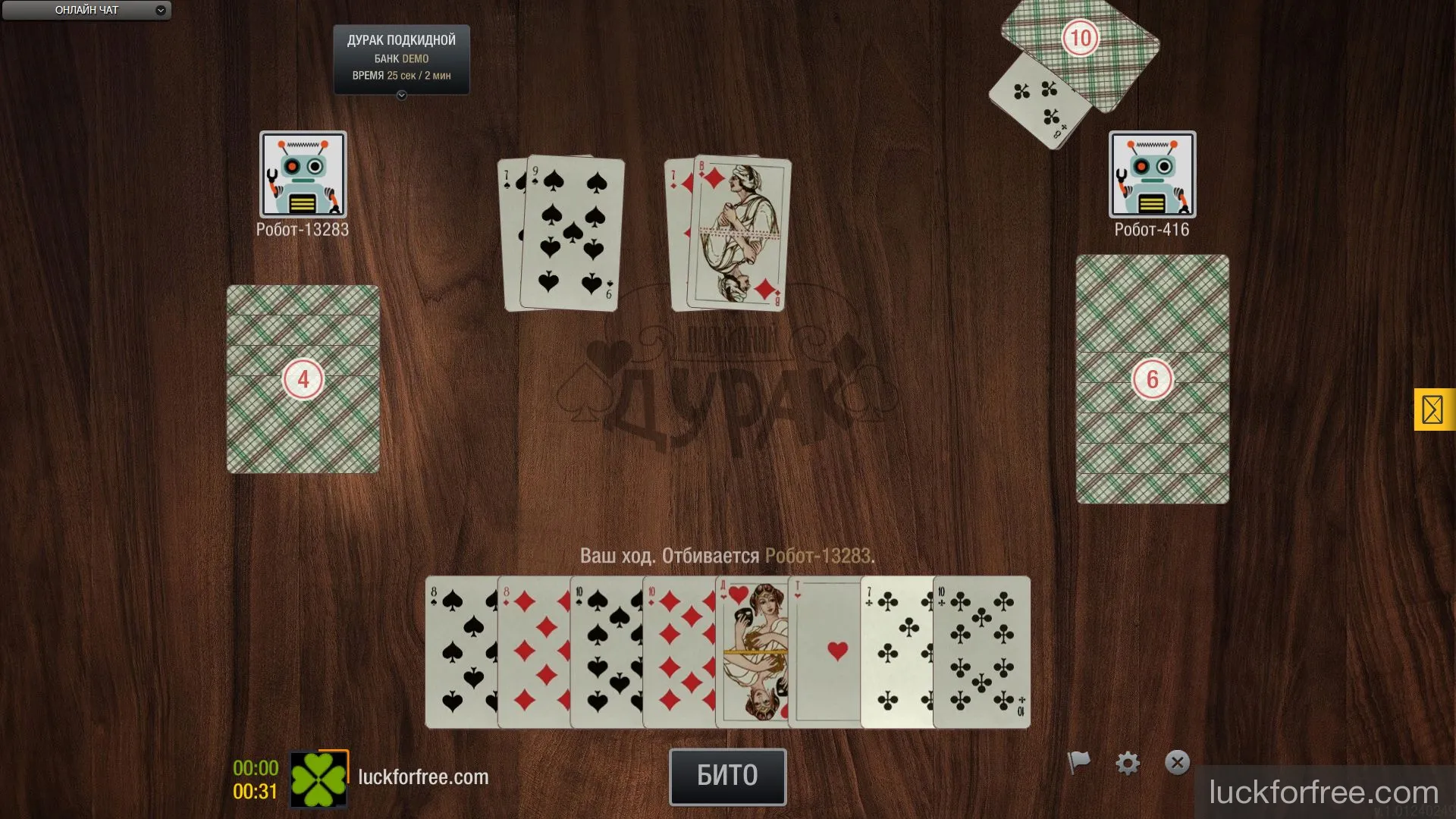Open the luckforfree.com clover logo link
Screen dimensions: 1456x819
coord(318,780)
